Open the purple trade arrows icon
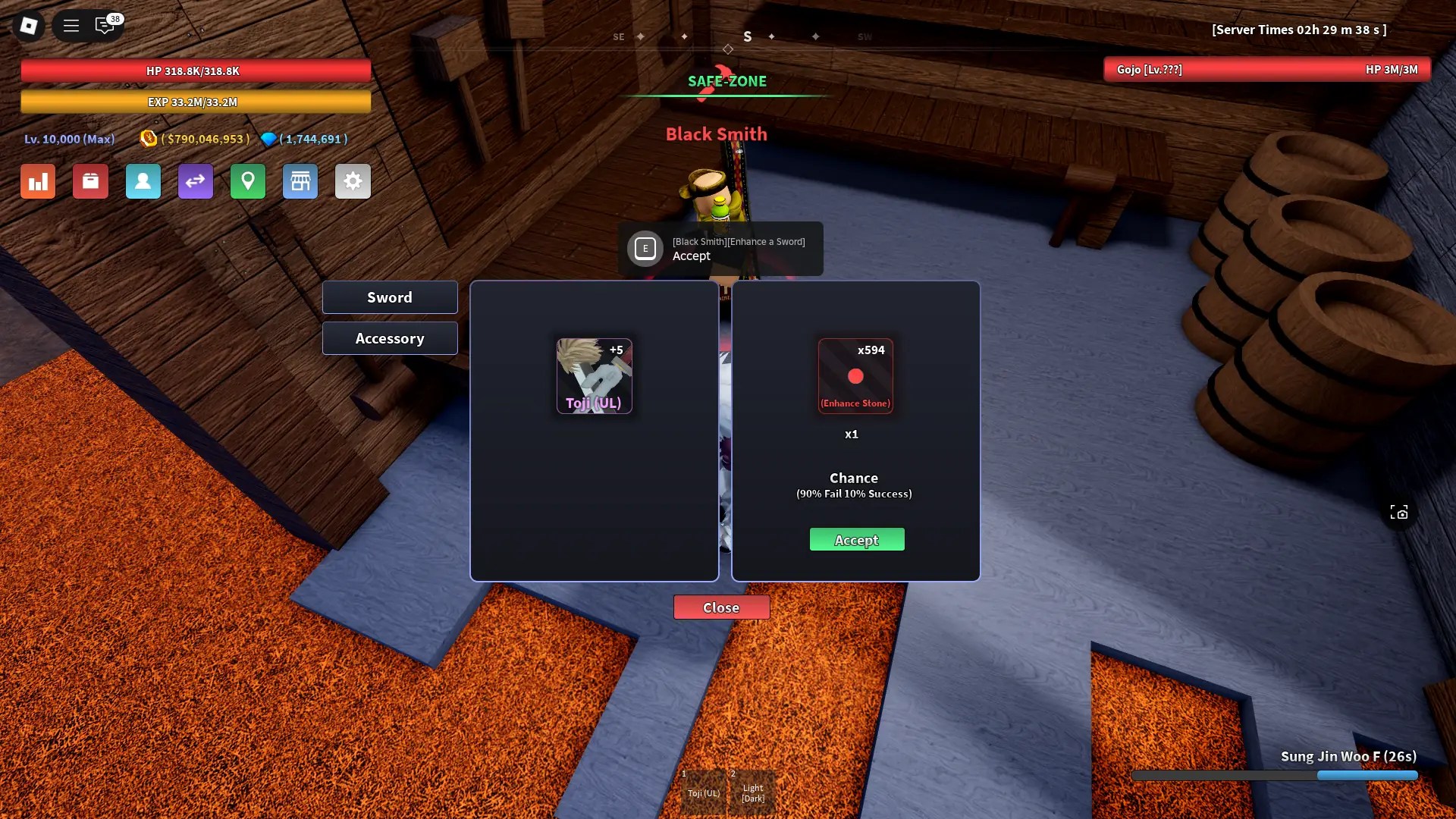 (195, 181)
